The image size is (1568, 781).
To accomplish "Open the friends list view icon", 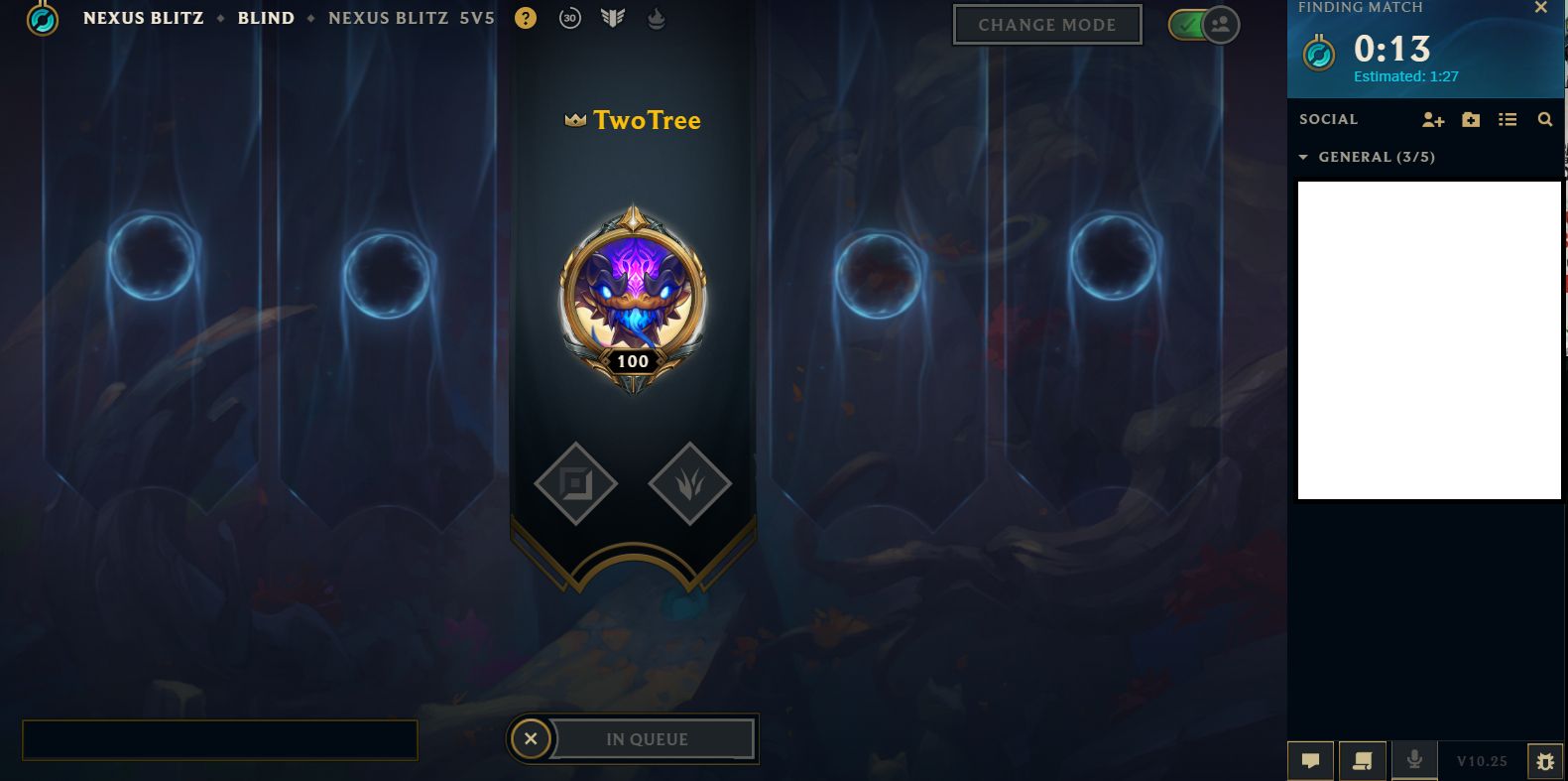I will pos(1508,119).
